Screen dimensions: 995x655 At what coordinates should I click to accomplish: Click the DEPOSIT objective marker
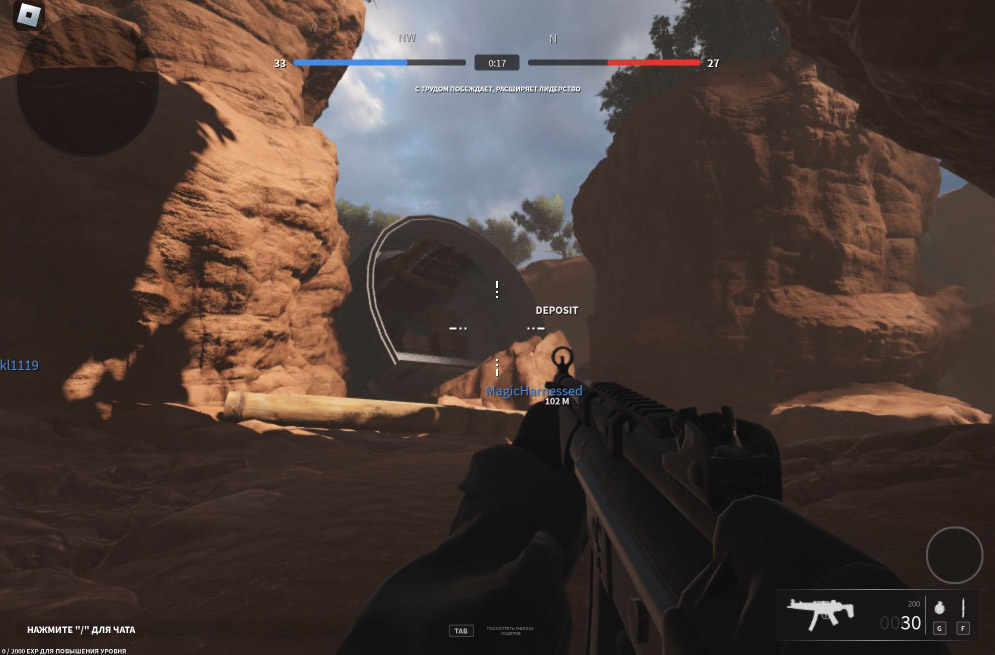[556, 310]
